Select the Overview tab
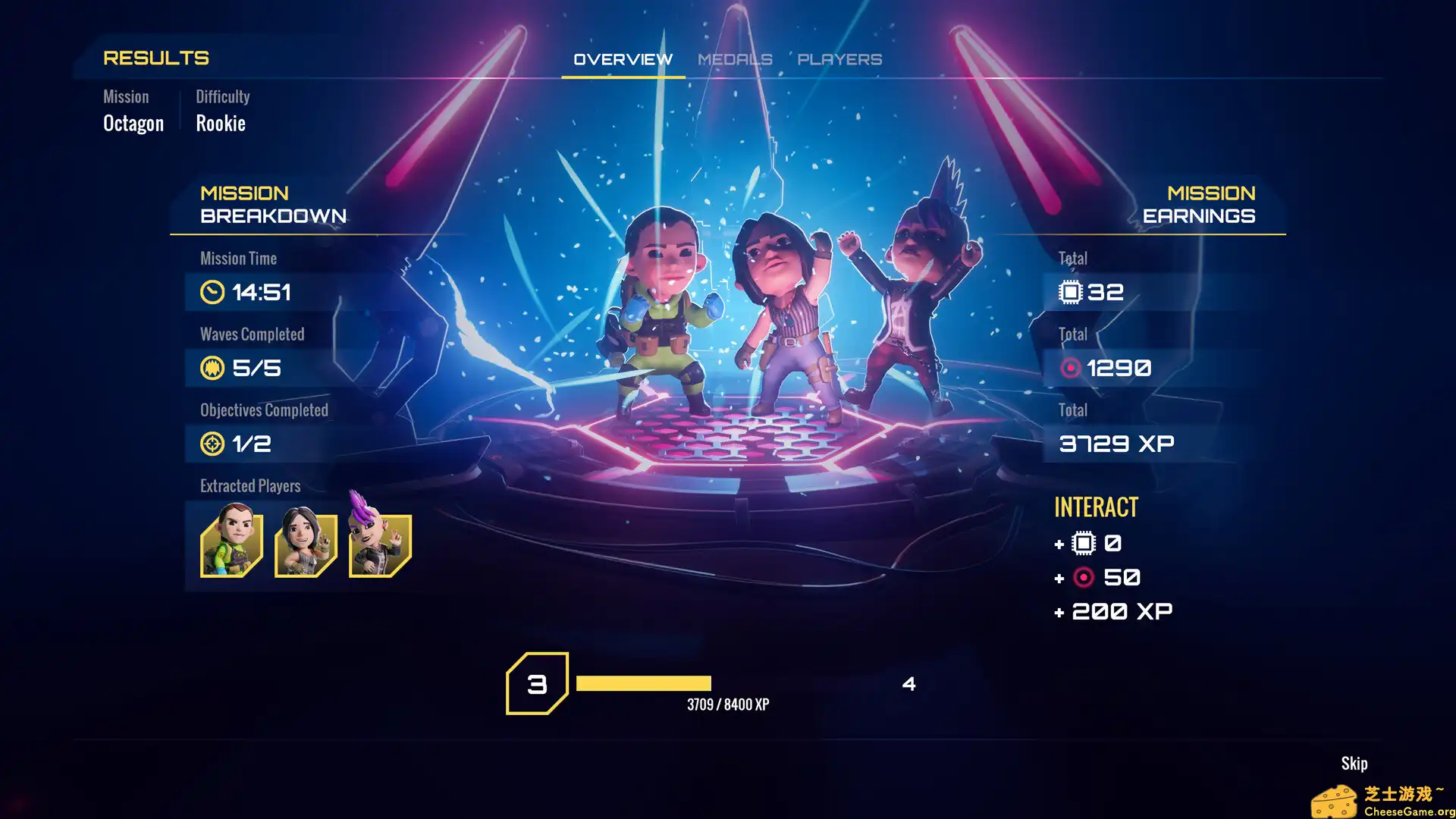Image resolution: width=1456 pixels, height=819 pixels. [x=623, y=58]
